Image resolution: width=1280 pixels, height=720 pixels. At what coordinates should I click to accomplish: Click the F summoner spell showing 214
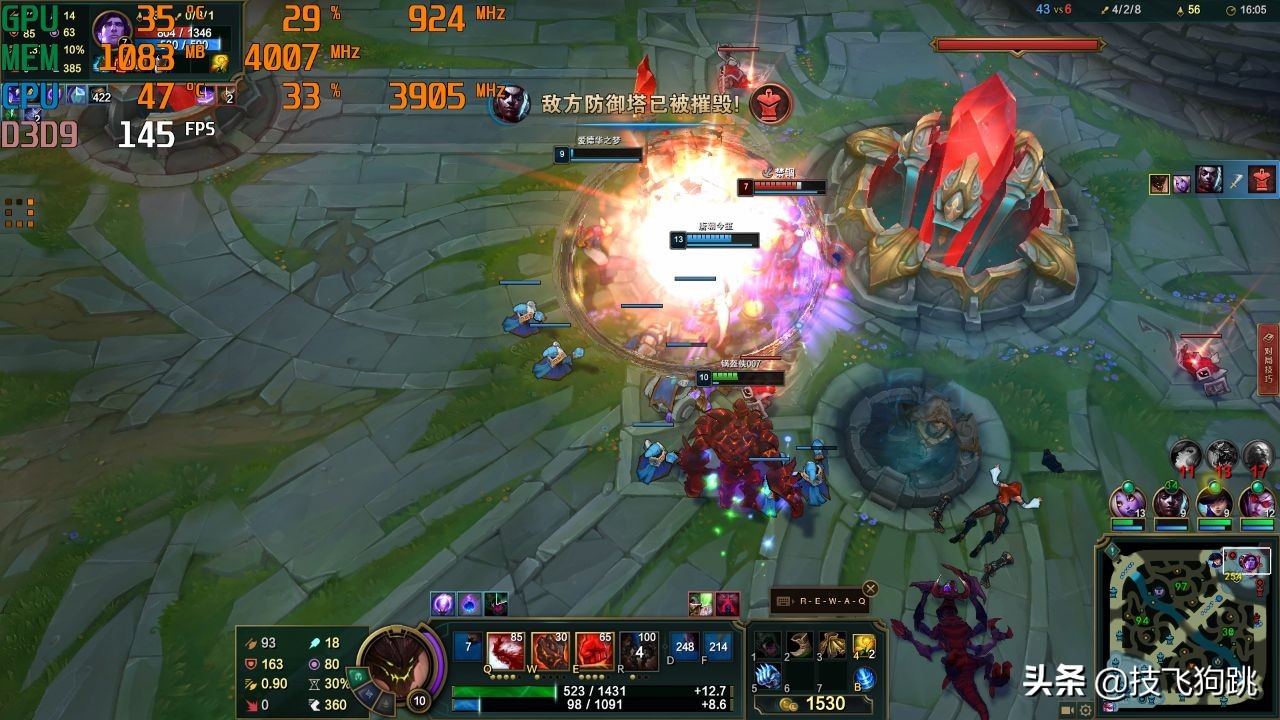[x=717, y=647]
